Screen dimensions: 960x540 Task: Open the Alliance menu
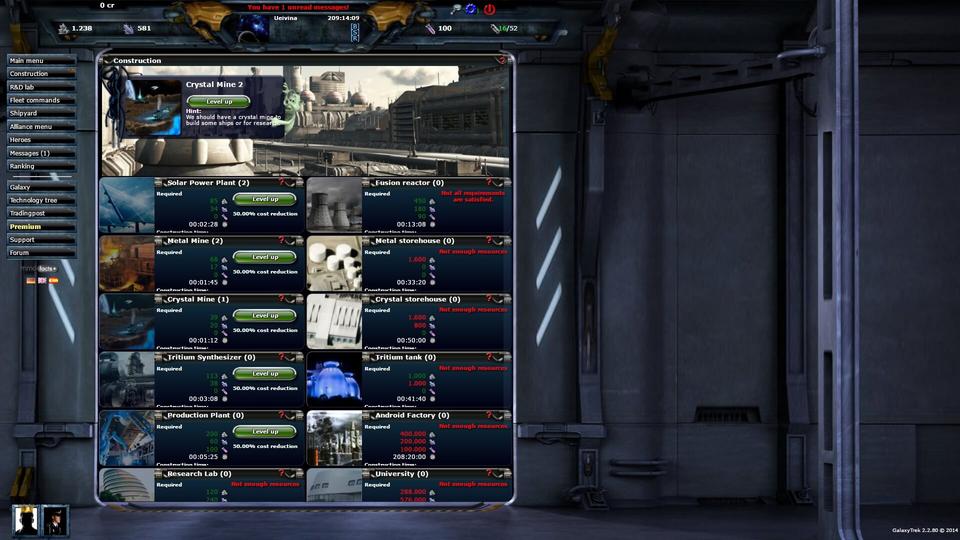(x=41, y=127)
